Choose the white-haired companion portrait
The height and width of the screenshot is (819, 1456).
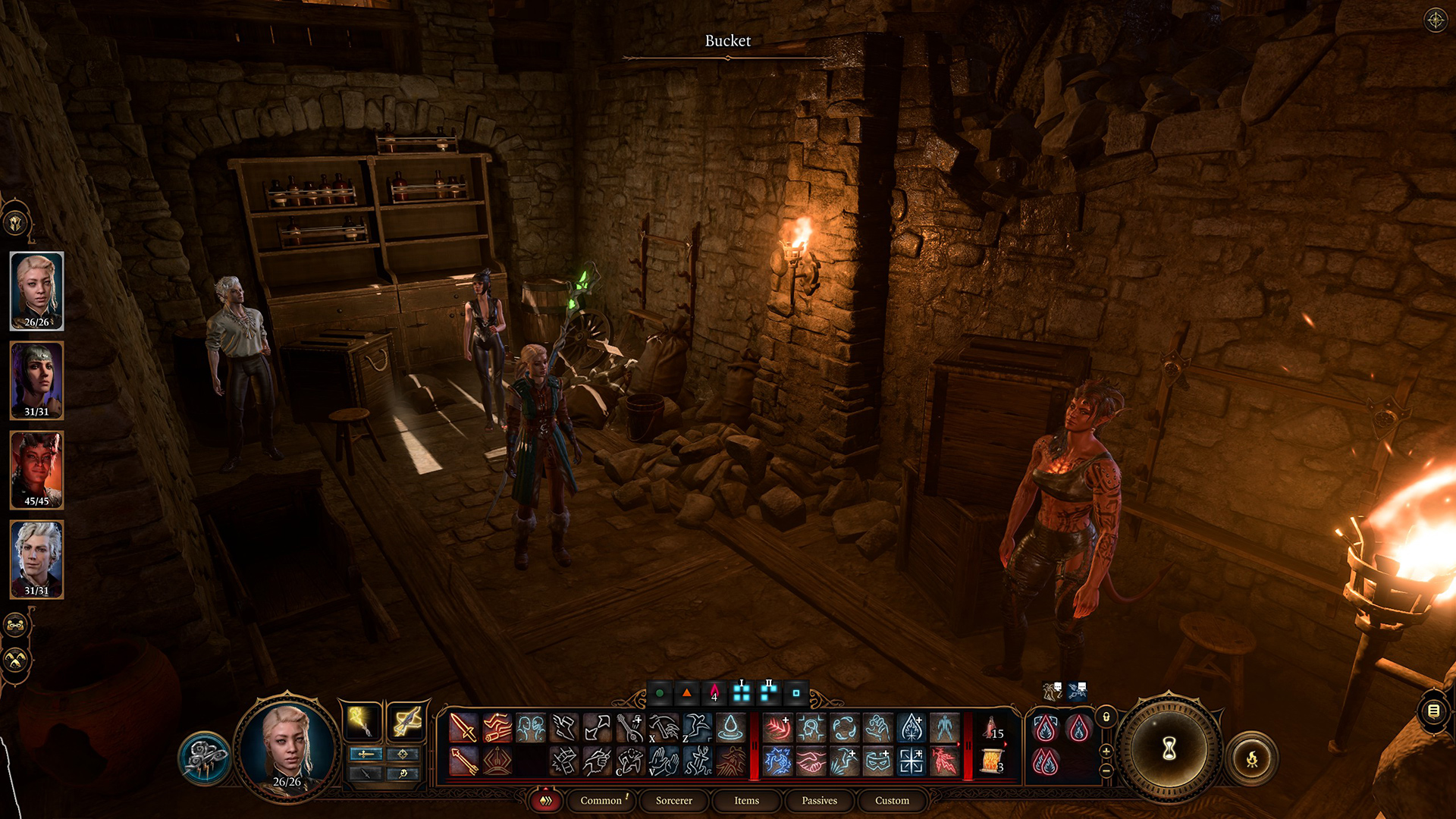click(x=36, y=559)
